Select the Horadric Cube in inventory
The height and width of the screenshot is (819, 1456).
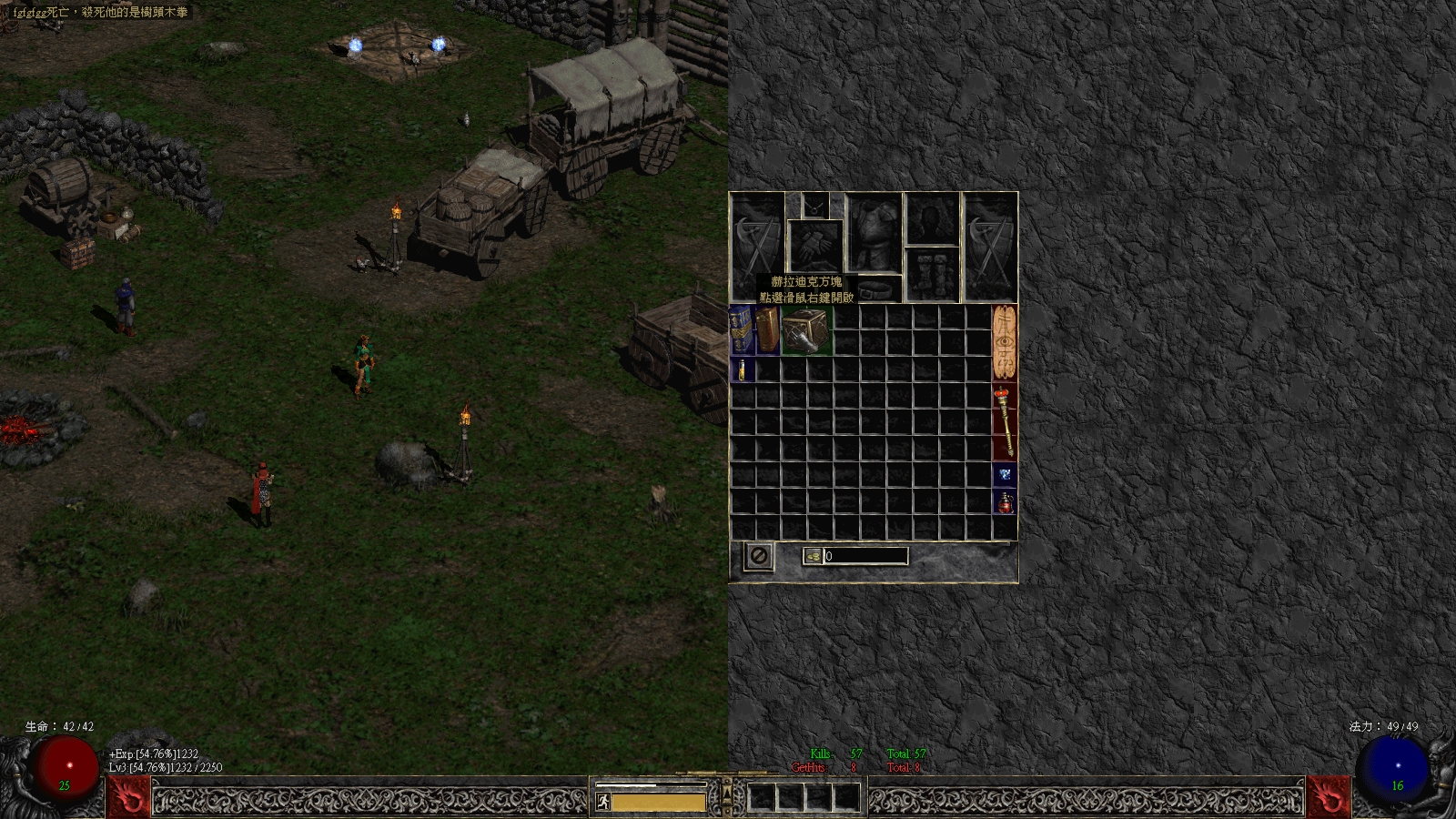click(806, 329)
